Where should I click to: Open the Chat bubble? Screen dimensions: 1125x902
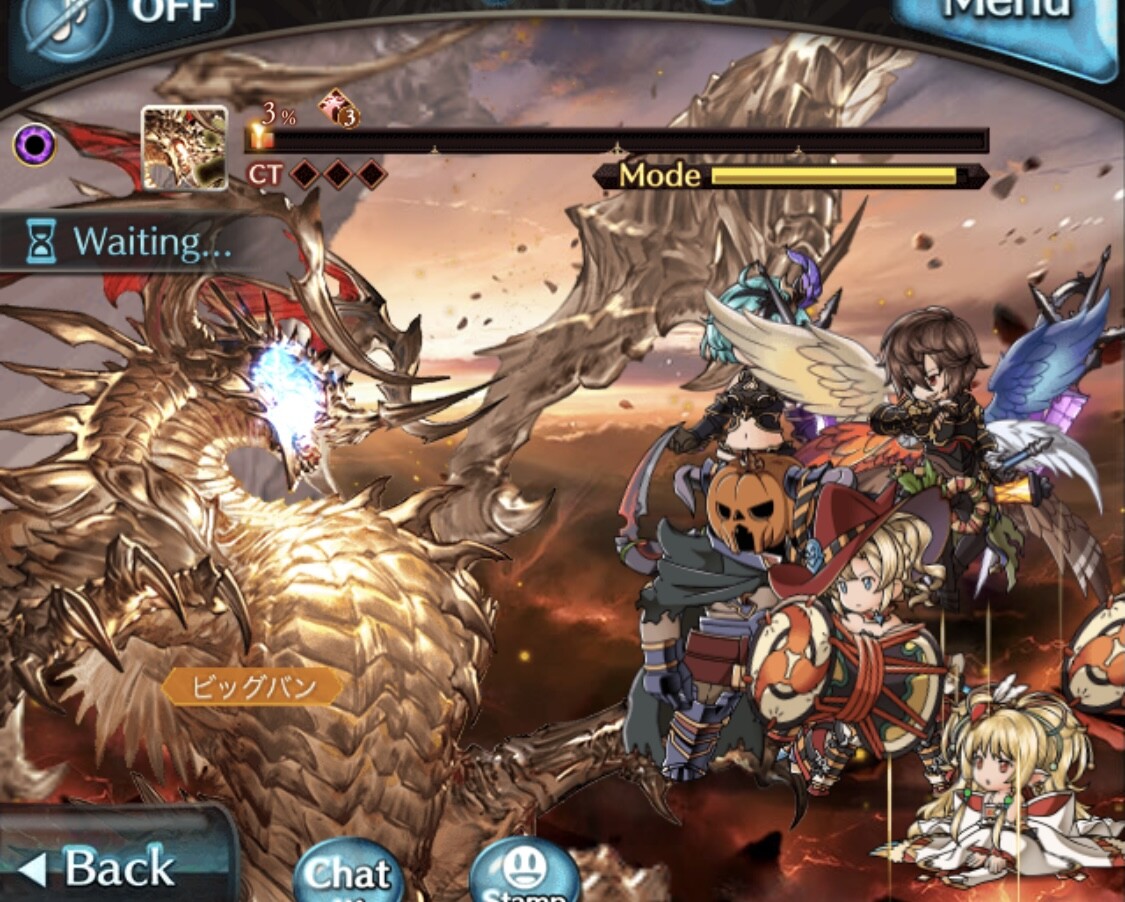click(347, 872)
